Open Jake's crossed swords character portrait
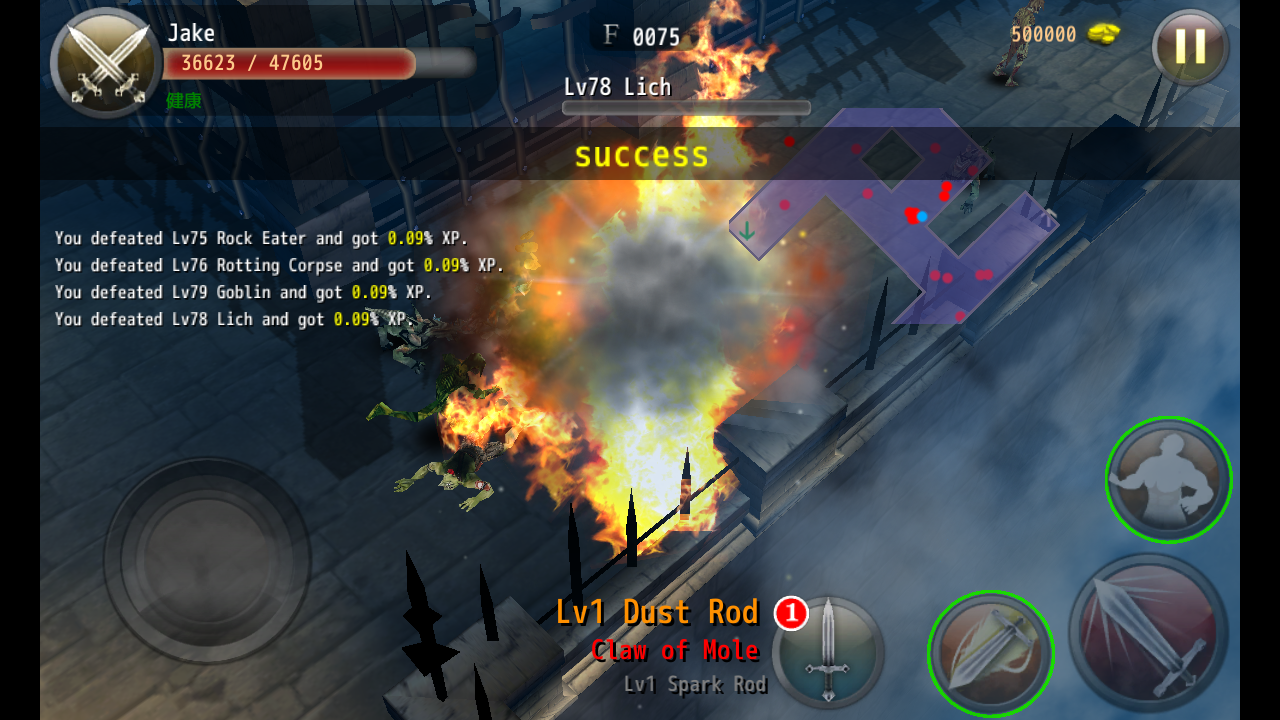The image size is (1280, 720). [x=106, y=63]
